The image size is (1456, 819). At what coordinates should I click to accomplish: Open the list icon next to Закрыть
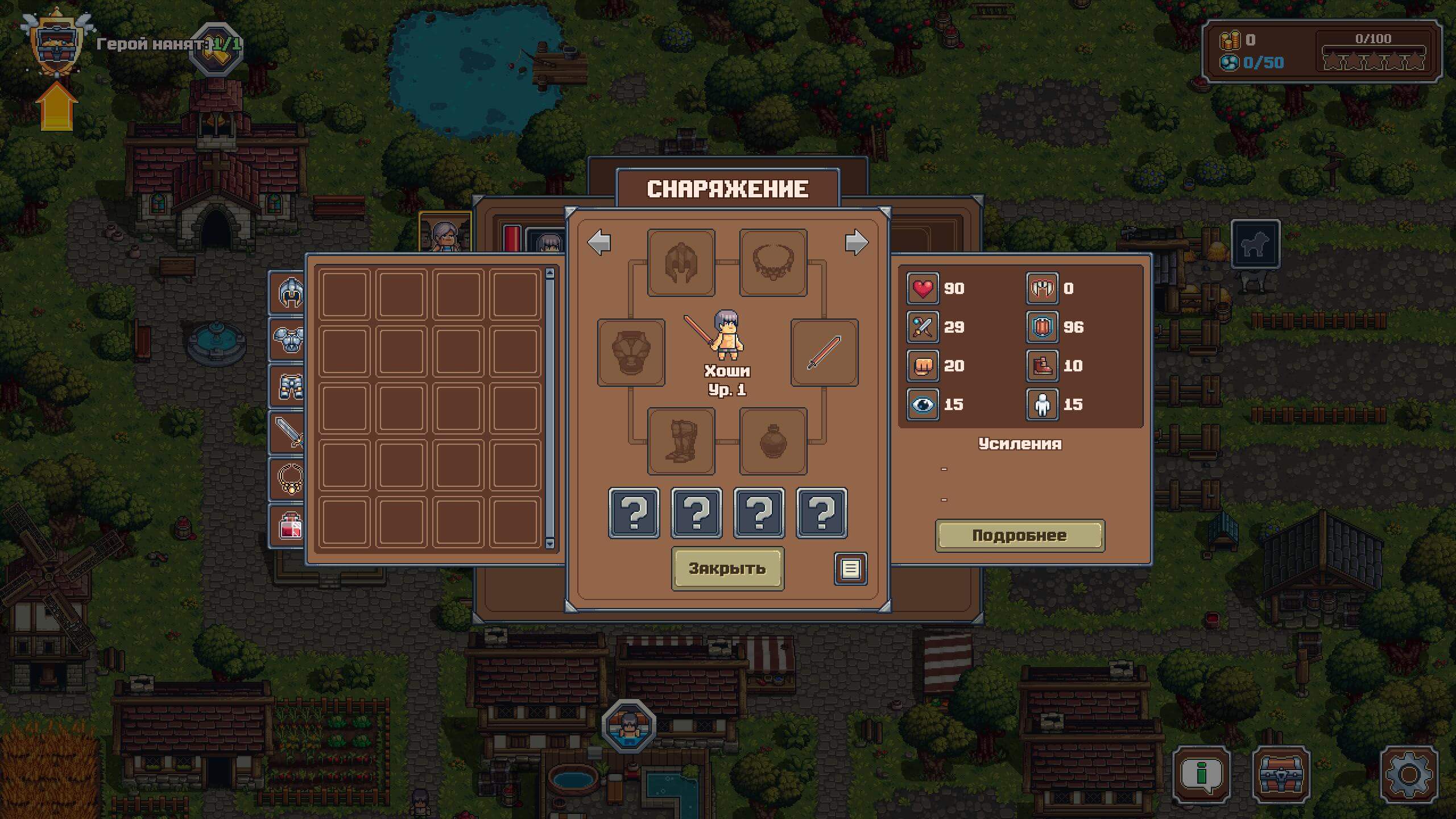(850, 569)
